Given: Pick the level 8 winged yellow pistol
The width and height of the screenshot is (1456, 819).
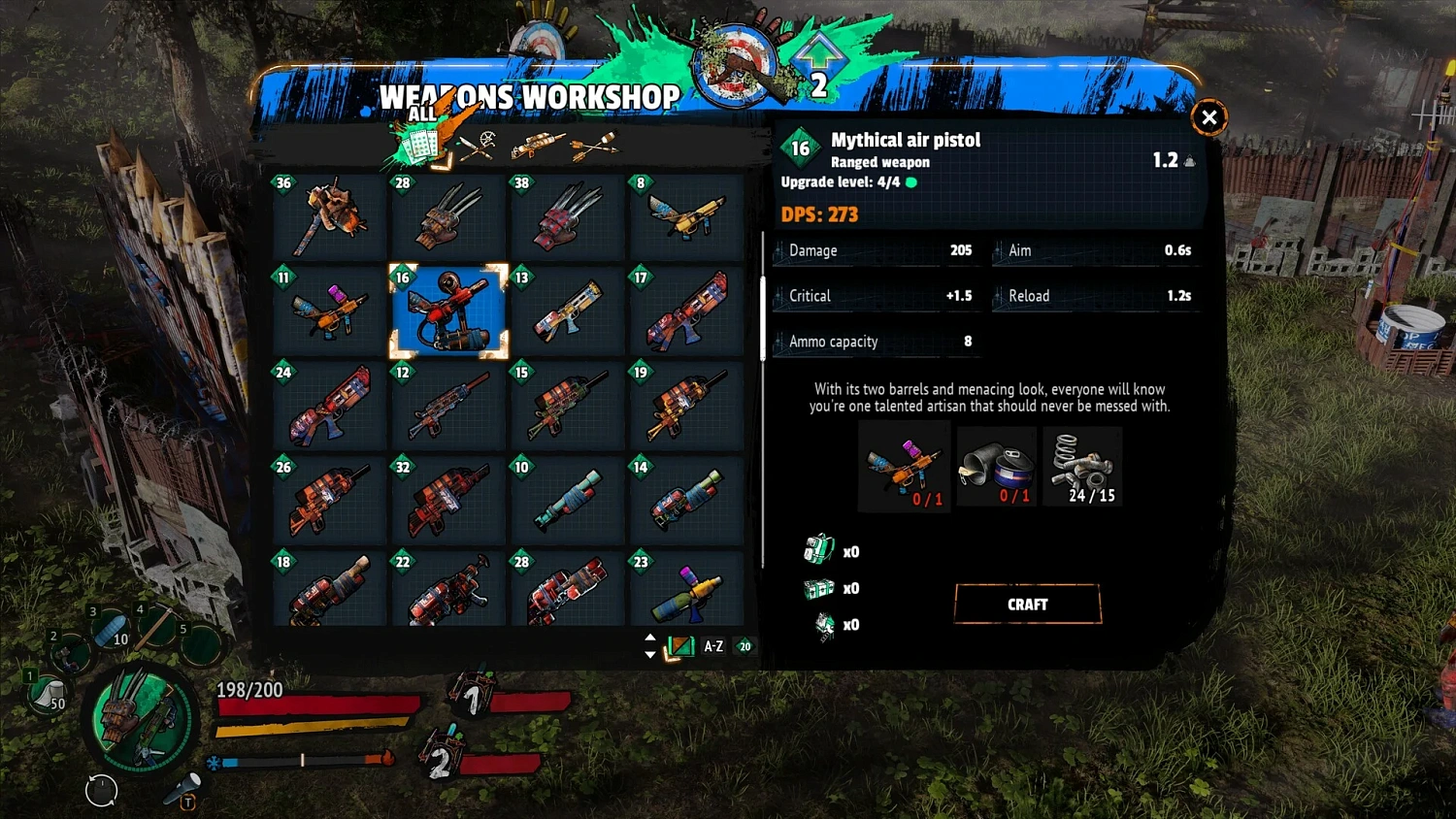Looking at the screenshot, I should (x=686, y=215).
